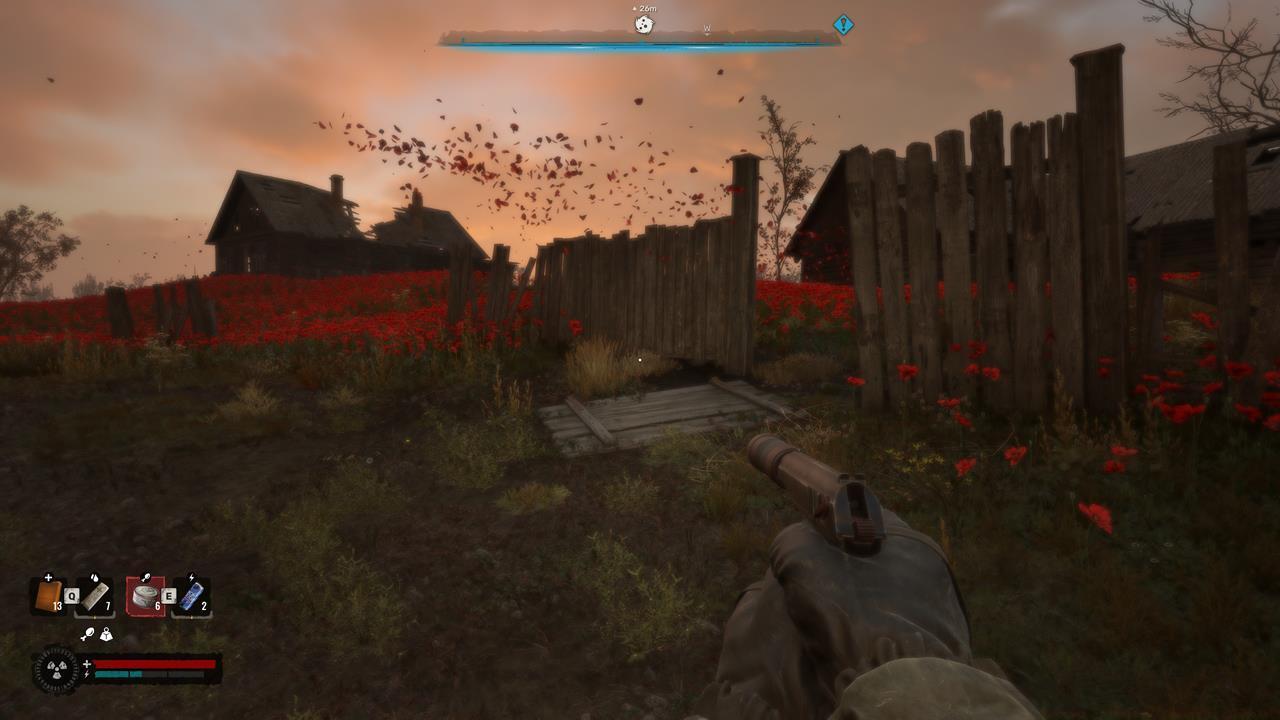The image size is (1280, 720).
Task: Click the health cross indicator beside the red bar
Action: [x=87, y=663]
